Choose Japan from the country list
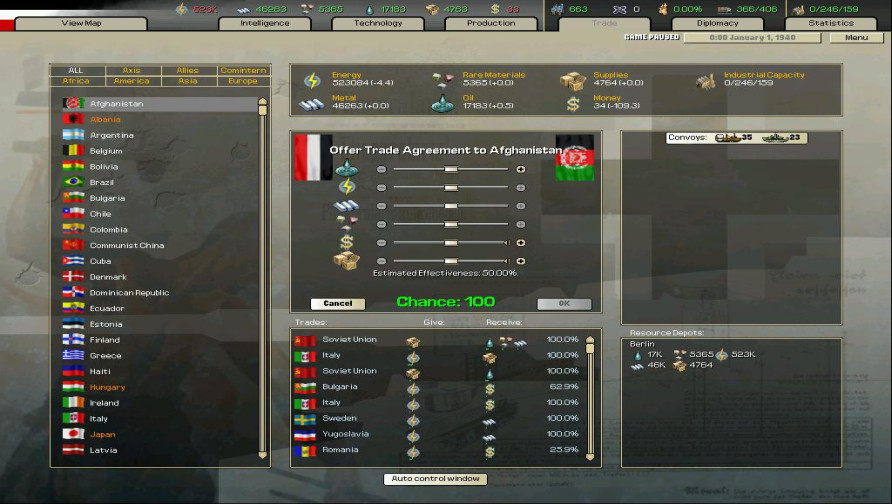Screen dimensions: 892x504 click(103, 434)
